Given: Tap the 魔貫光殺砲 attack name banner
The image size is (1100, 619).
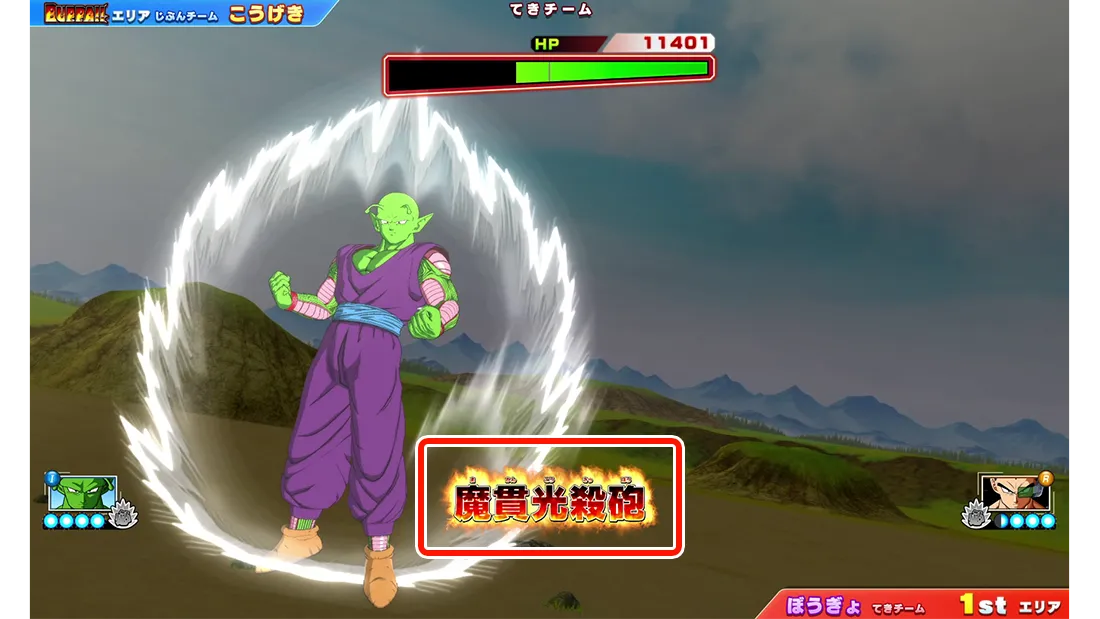Looking at the screenshot, I should coord(550,497).
